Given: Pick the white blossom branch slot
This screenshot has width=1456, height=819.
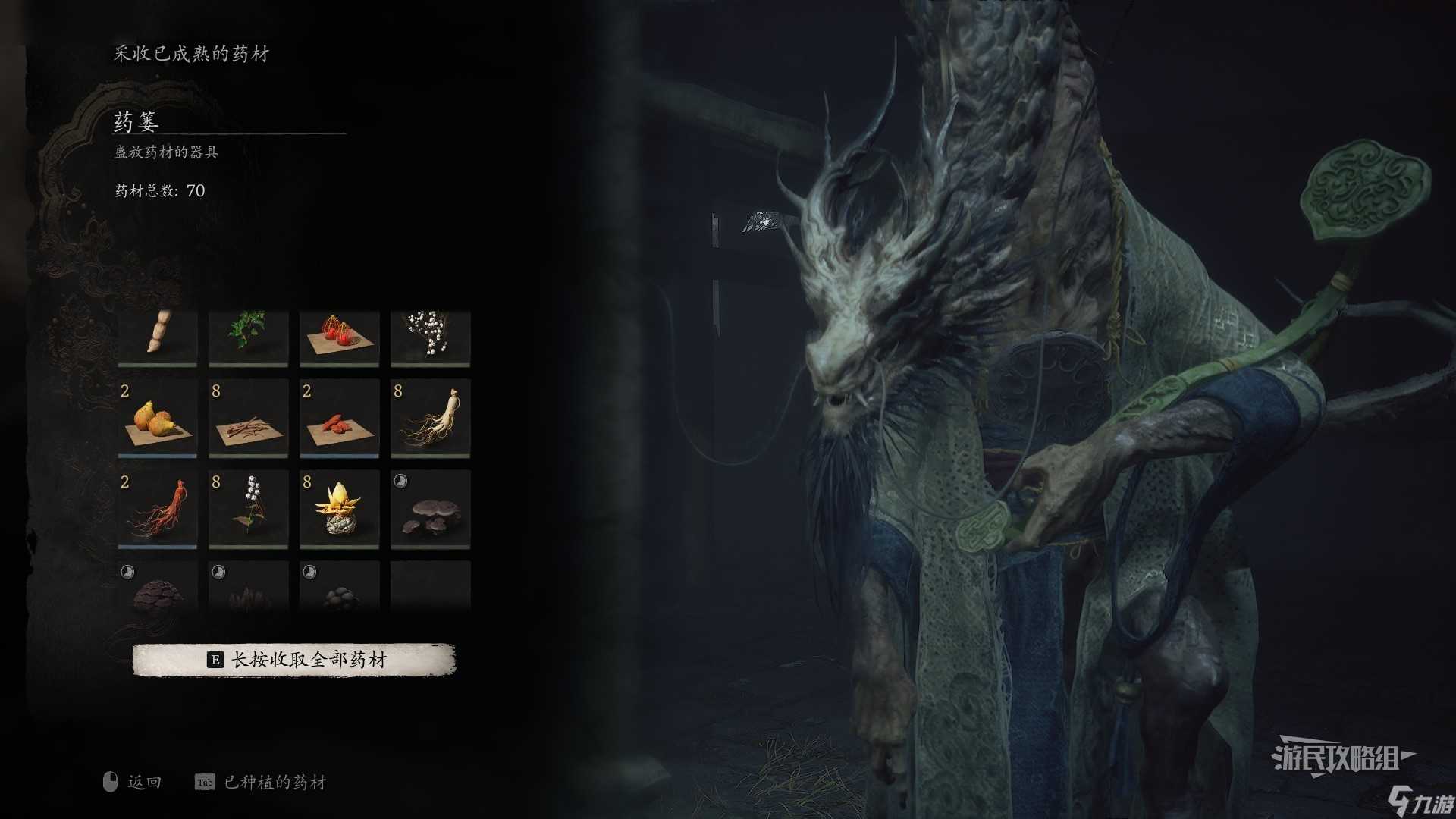Looking at the screenshot, I should point(431,337).
